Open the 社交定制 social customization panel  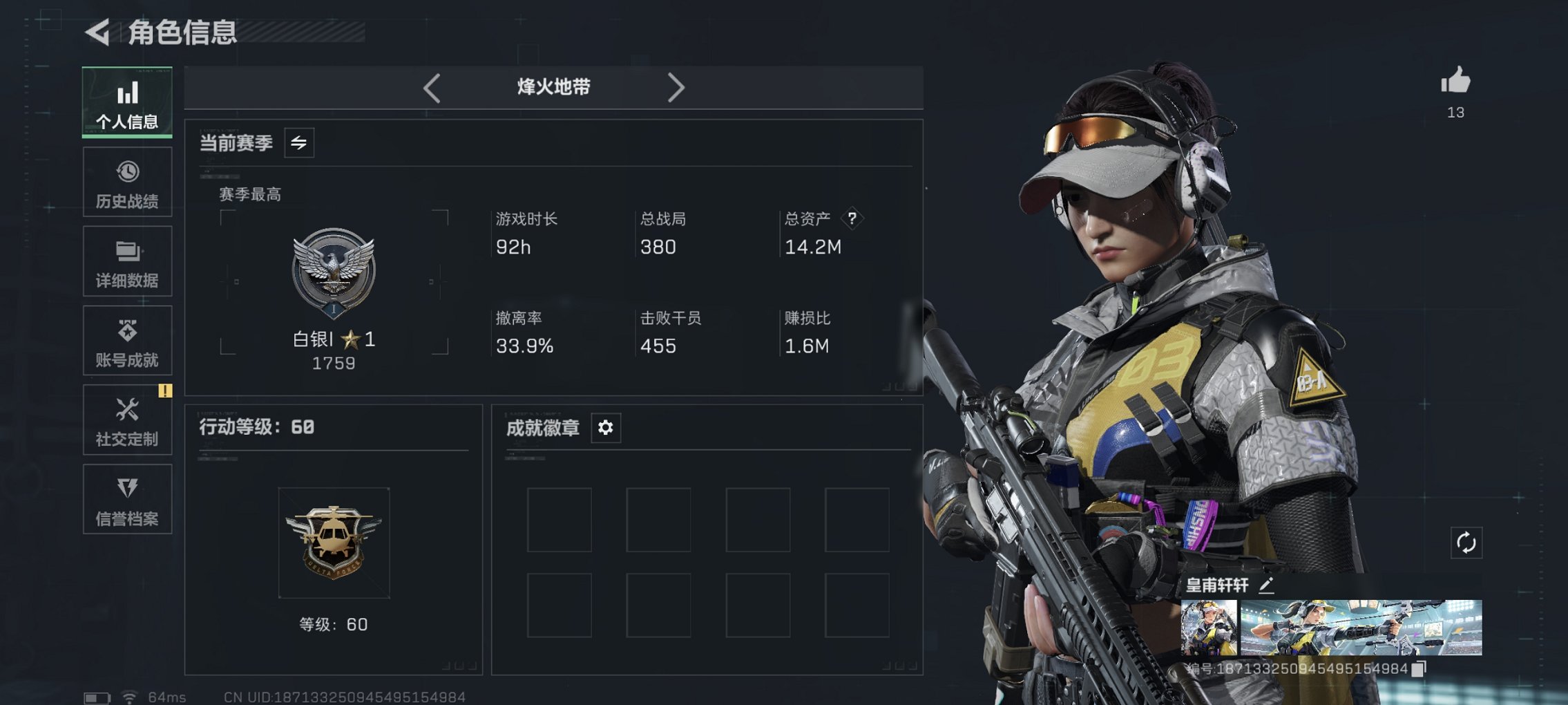point(127,420)
